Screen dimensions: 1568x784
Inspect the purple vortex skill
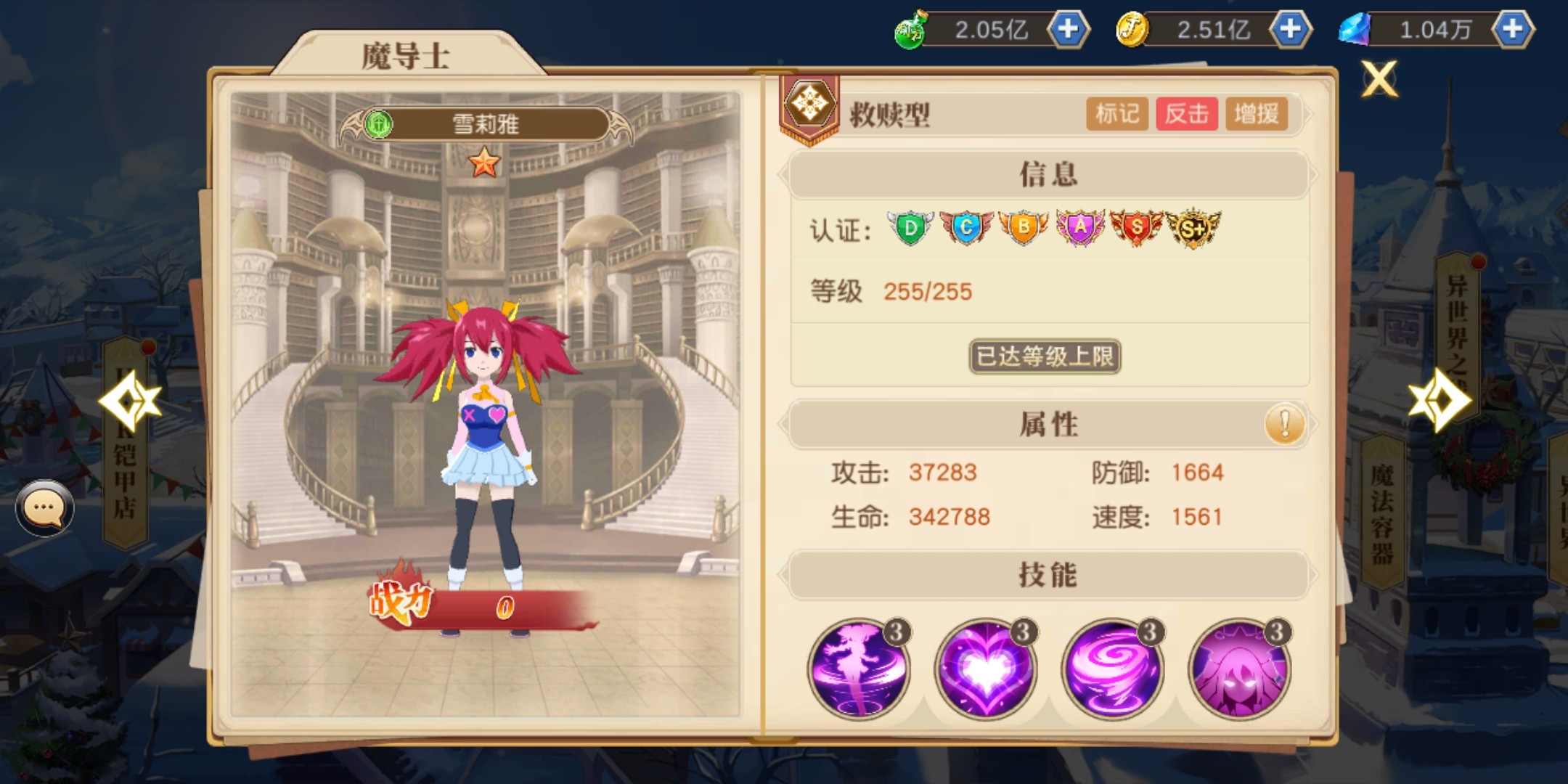point(1112,669)
